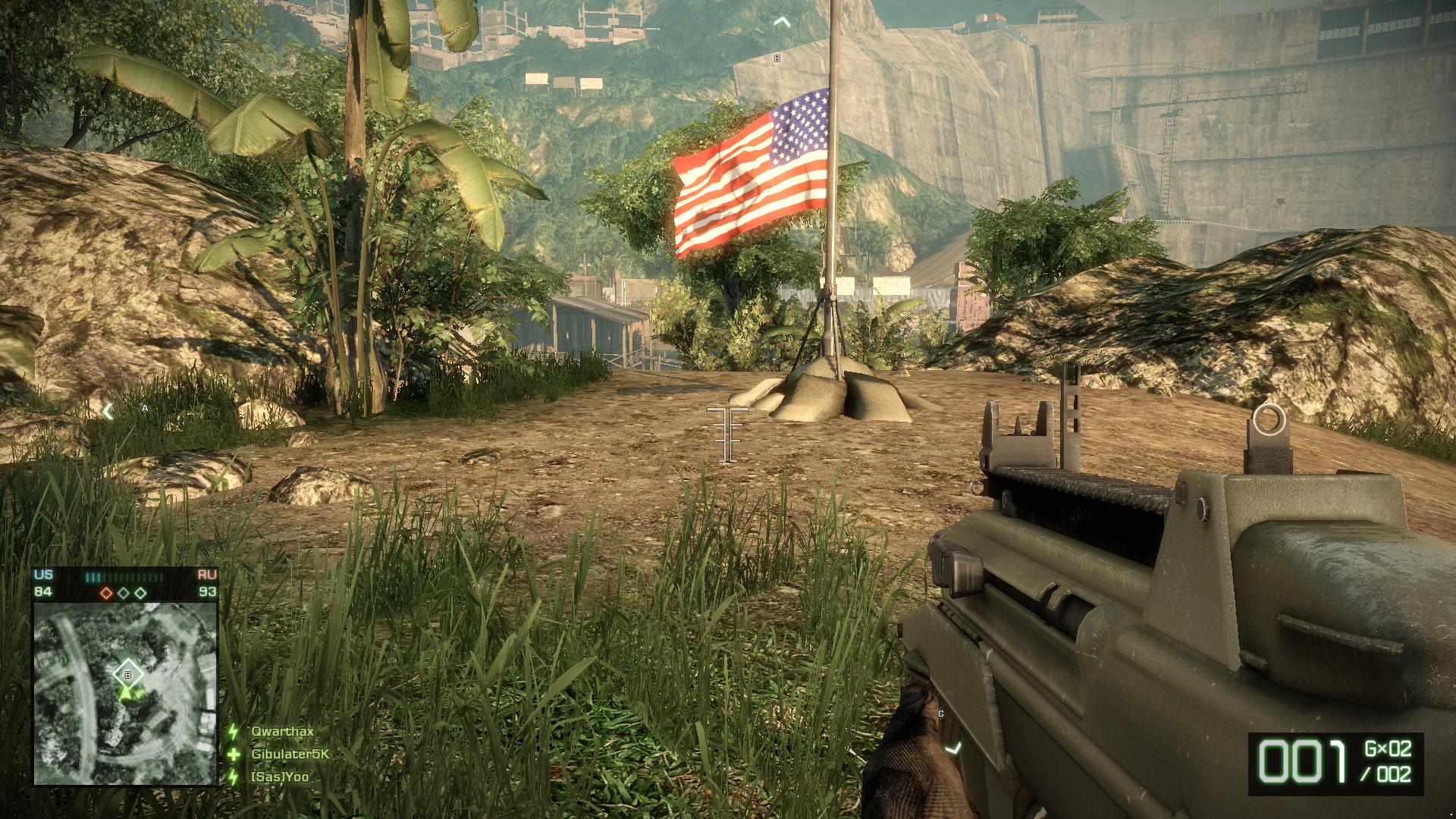Select squad member Qwarthax
This screenshot has width=1456, height=819.
(282, 732)
